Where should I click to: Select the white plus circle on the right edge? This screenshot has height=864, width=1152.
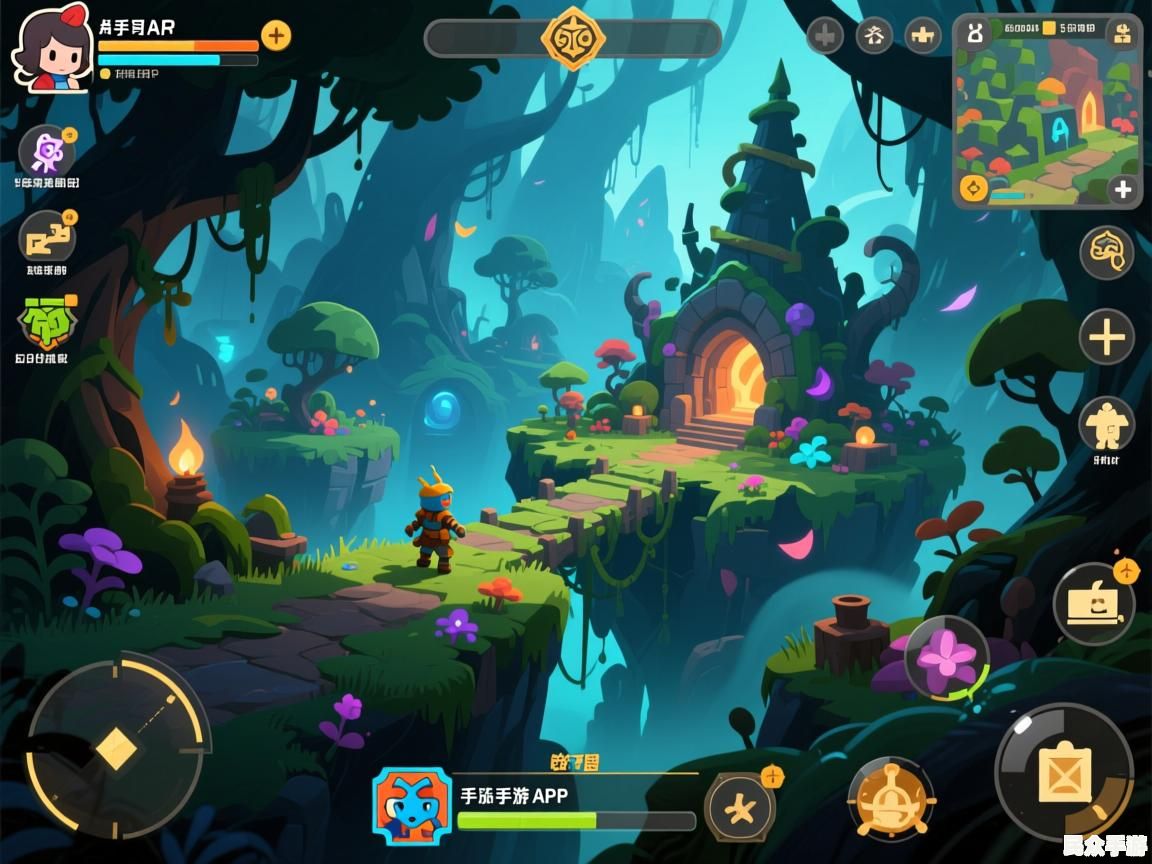[x=1106, y=337]
